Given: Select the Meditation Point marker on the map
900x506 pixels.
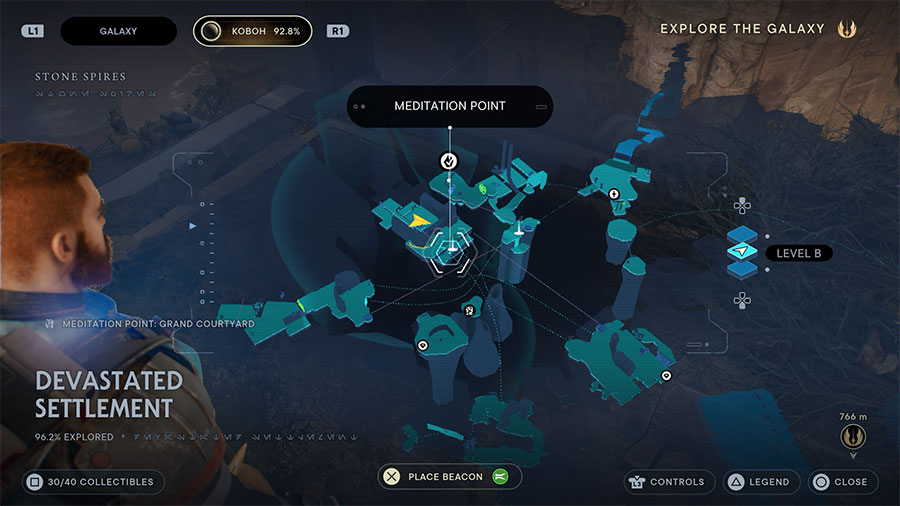Looking at the screenshot, I should (x=450, y=160).
